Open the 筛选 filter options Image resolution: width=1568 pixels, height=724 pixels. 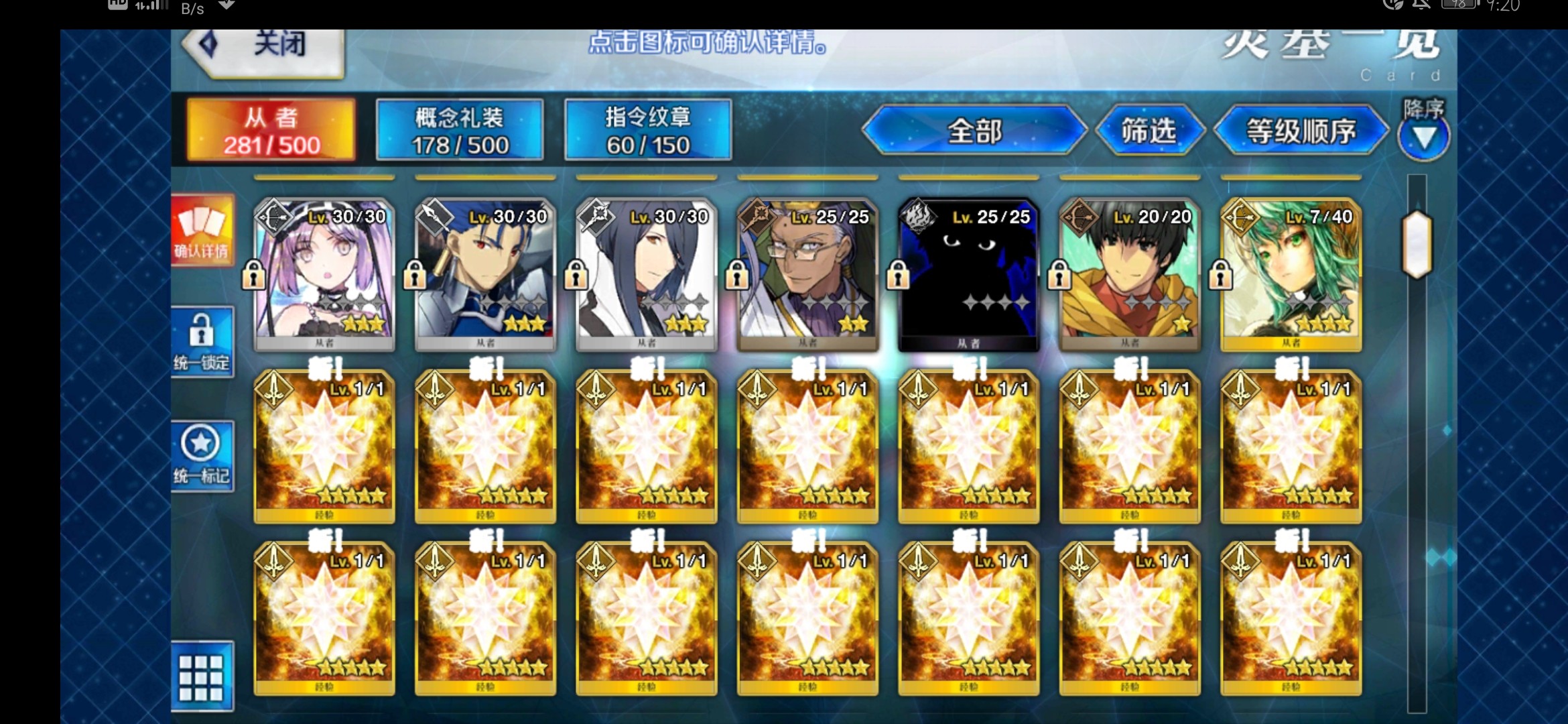1149,131
